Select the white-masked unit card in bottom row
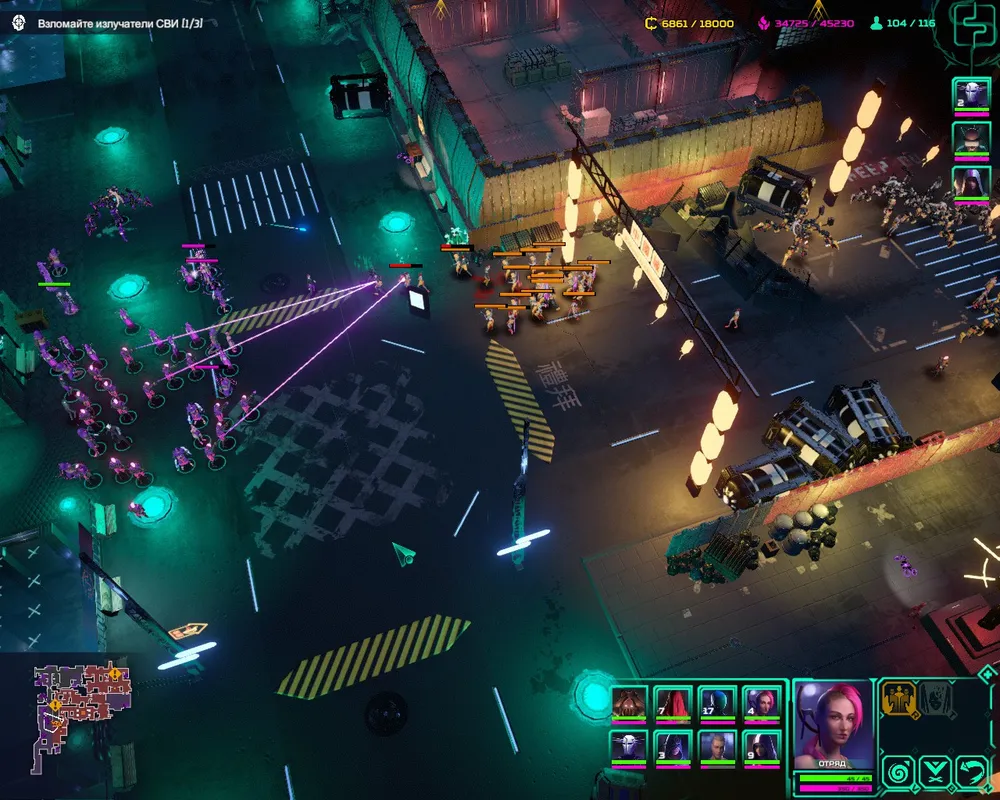 click(x=629, y=748)
